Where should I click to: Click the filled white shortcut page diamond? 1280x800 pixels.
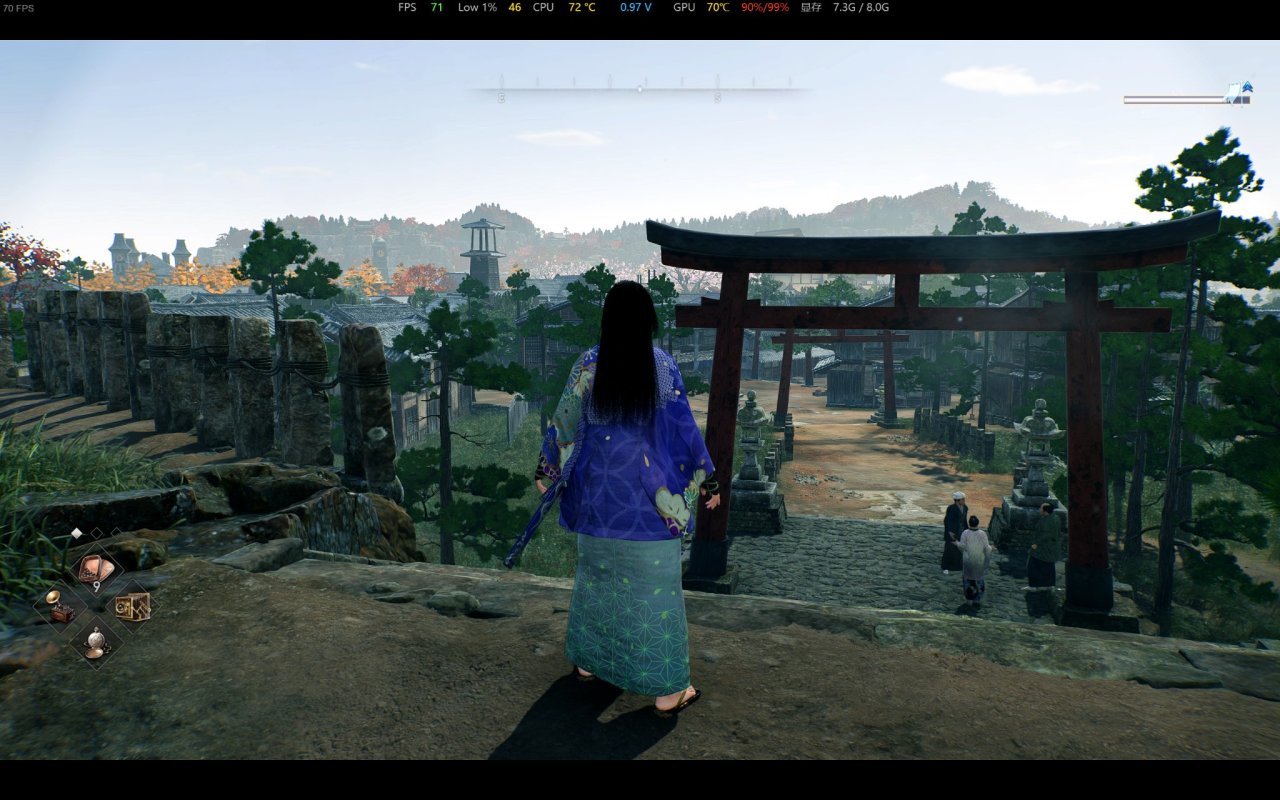pyautogui.click(x=76, y=533)
